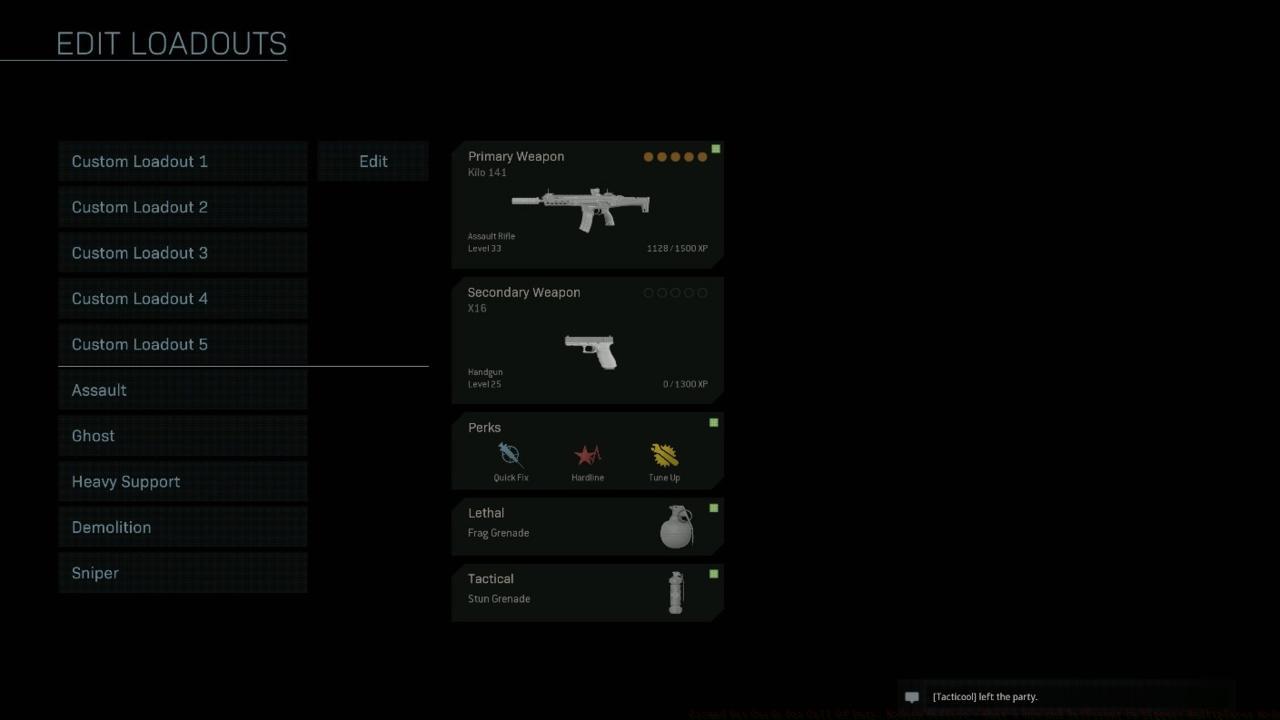Click the Tacticool left-the-party notification

[x=985, y=697]
